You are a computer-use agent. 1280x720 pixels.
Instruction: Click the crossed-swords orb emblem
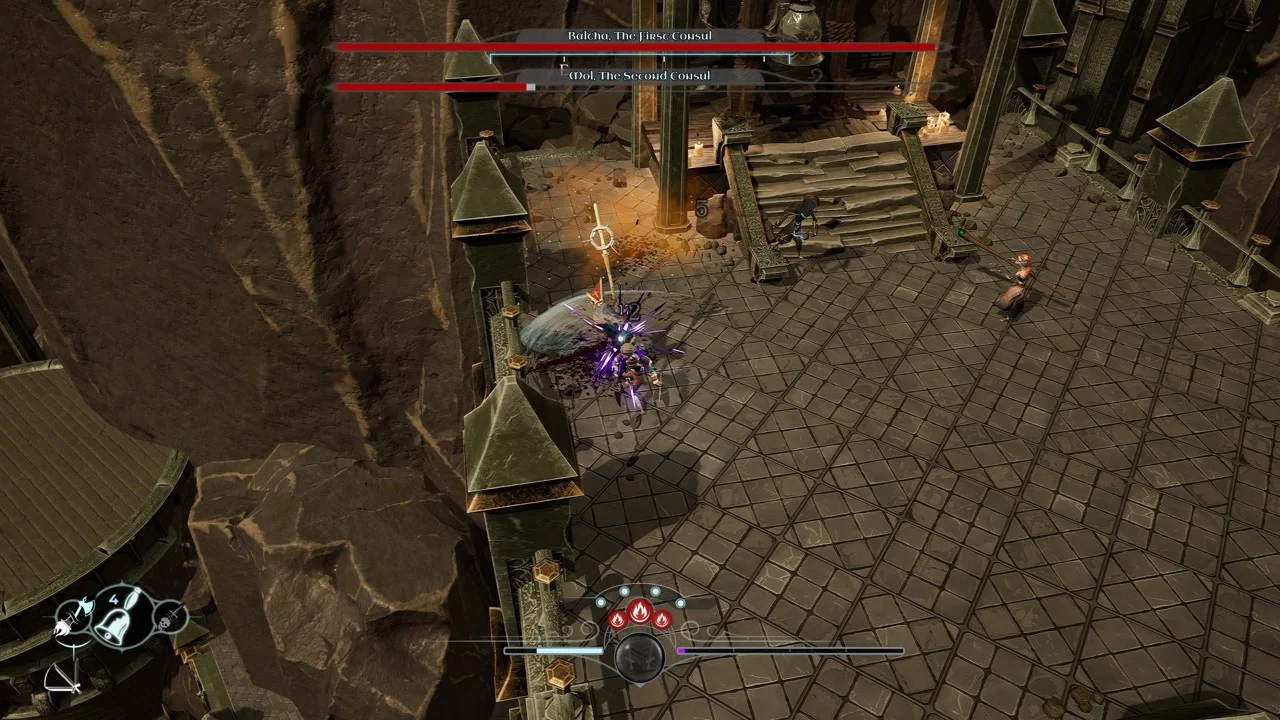pos(640,657)
